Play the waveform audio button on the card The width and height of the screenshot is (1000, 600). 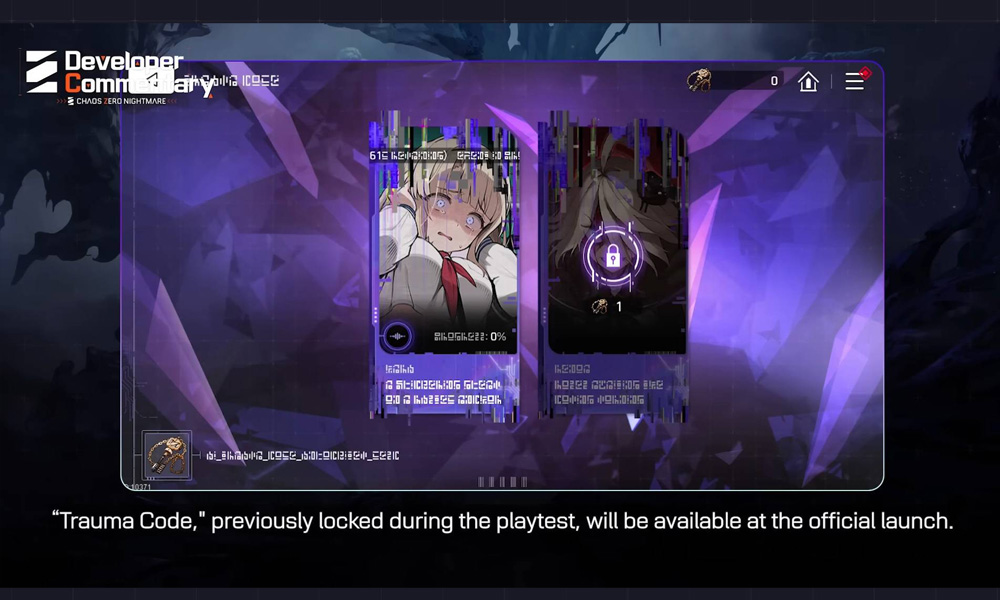398,336
